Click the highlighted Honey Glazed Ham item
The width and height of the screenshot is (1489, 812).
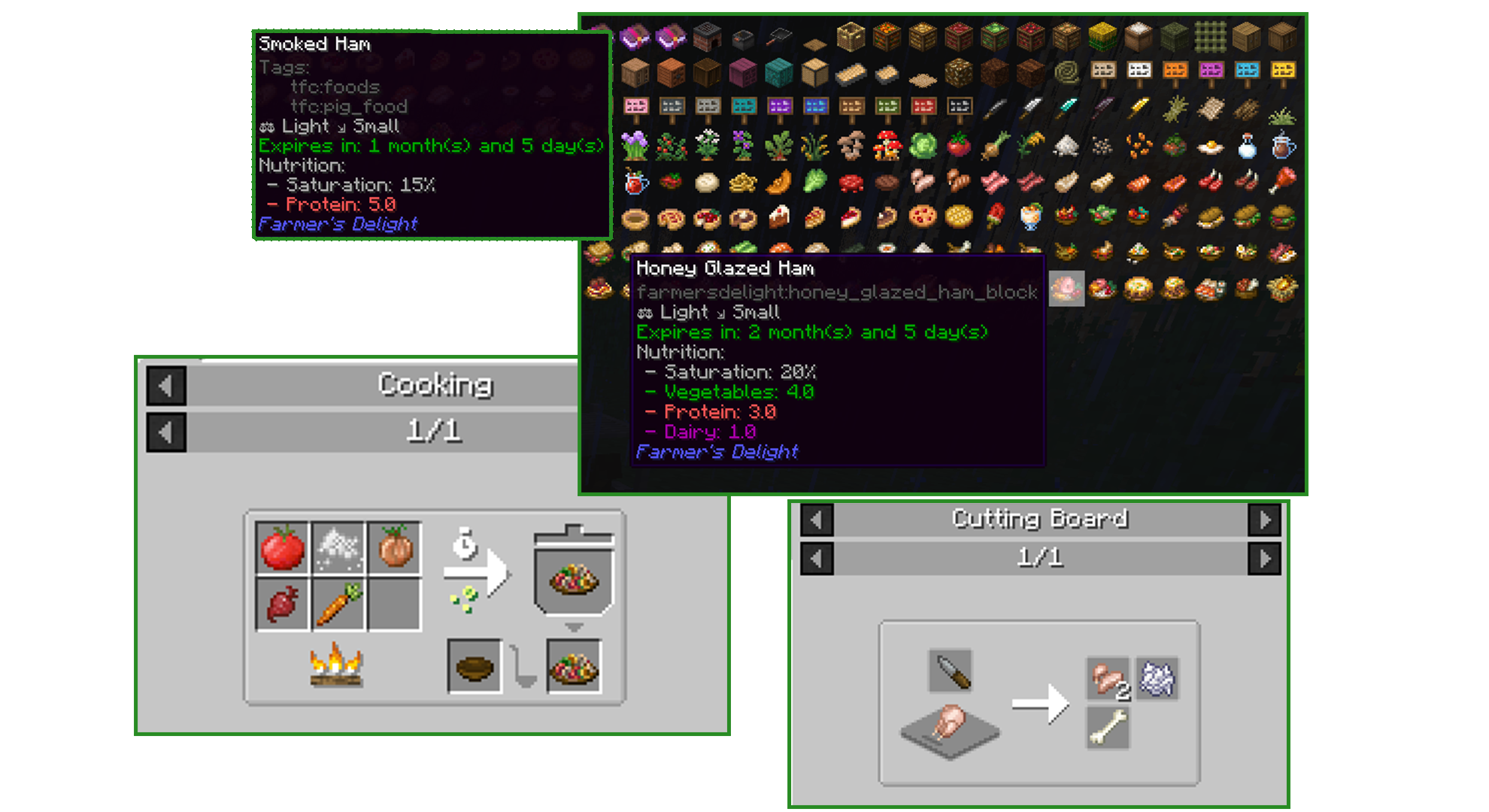coord(1066,289)
